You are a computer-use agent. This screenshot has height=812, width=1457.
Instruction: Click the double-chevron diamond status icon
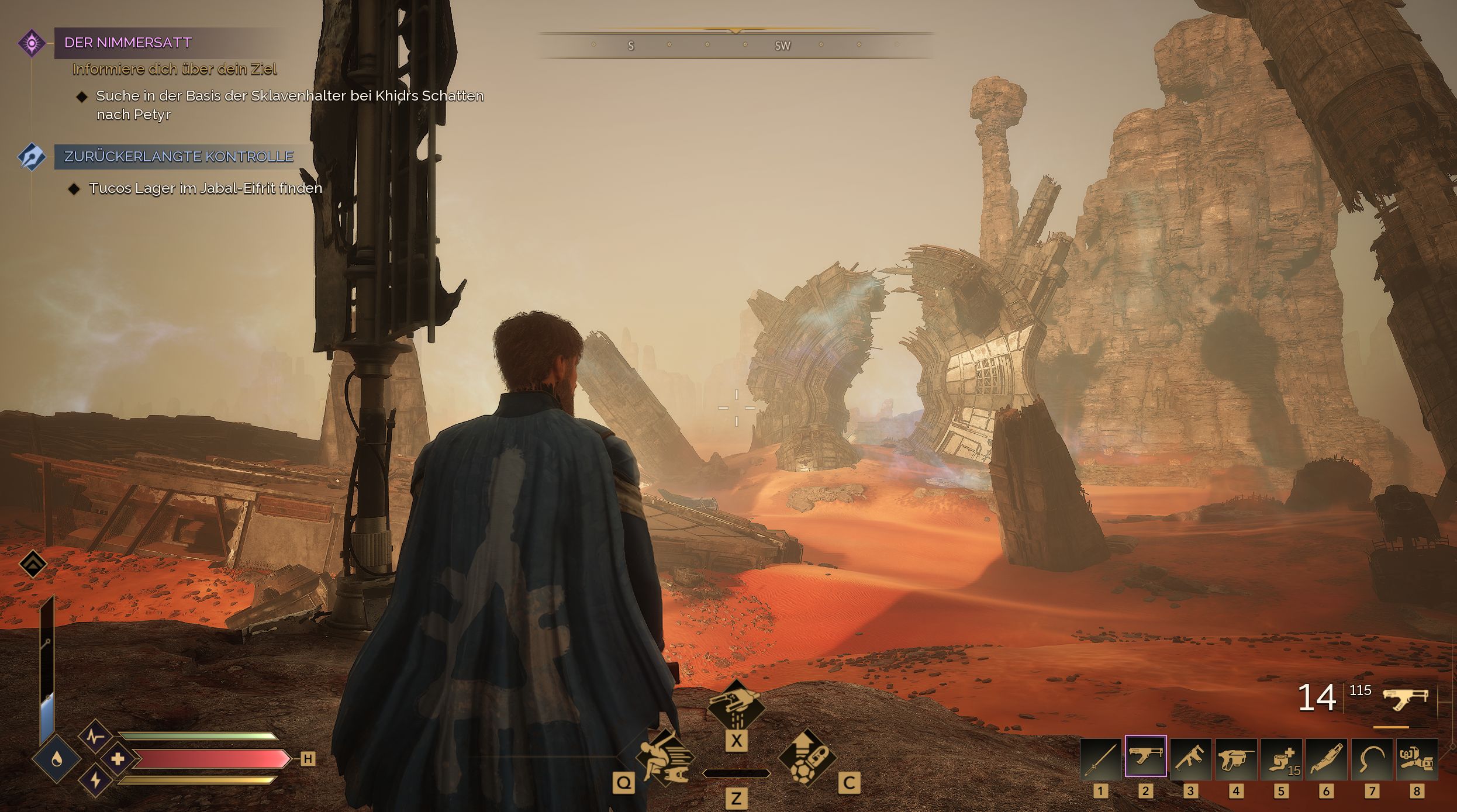click(x=33, y=564)
